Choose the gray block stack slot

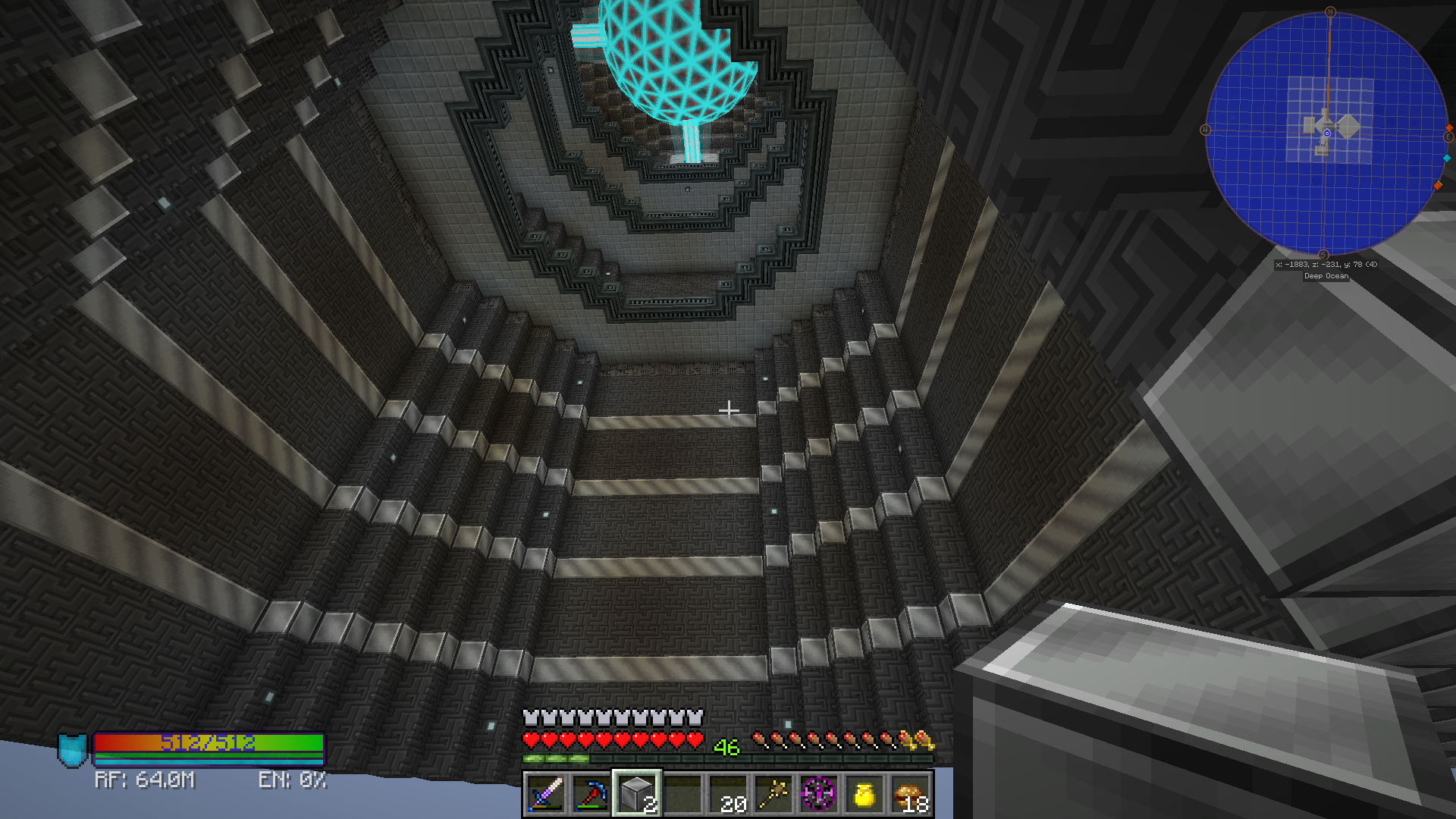[x=637, y=794]
